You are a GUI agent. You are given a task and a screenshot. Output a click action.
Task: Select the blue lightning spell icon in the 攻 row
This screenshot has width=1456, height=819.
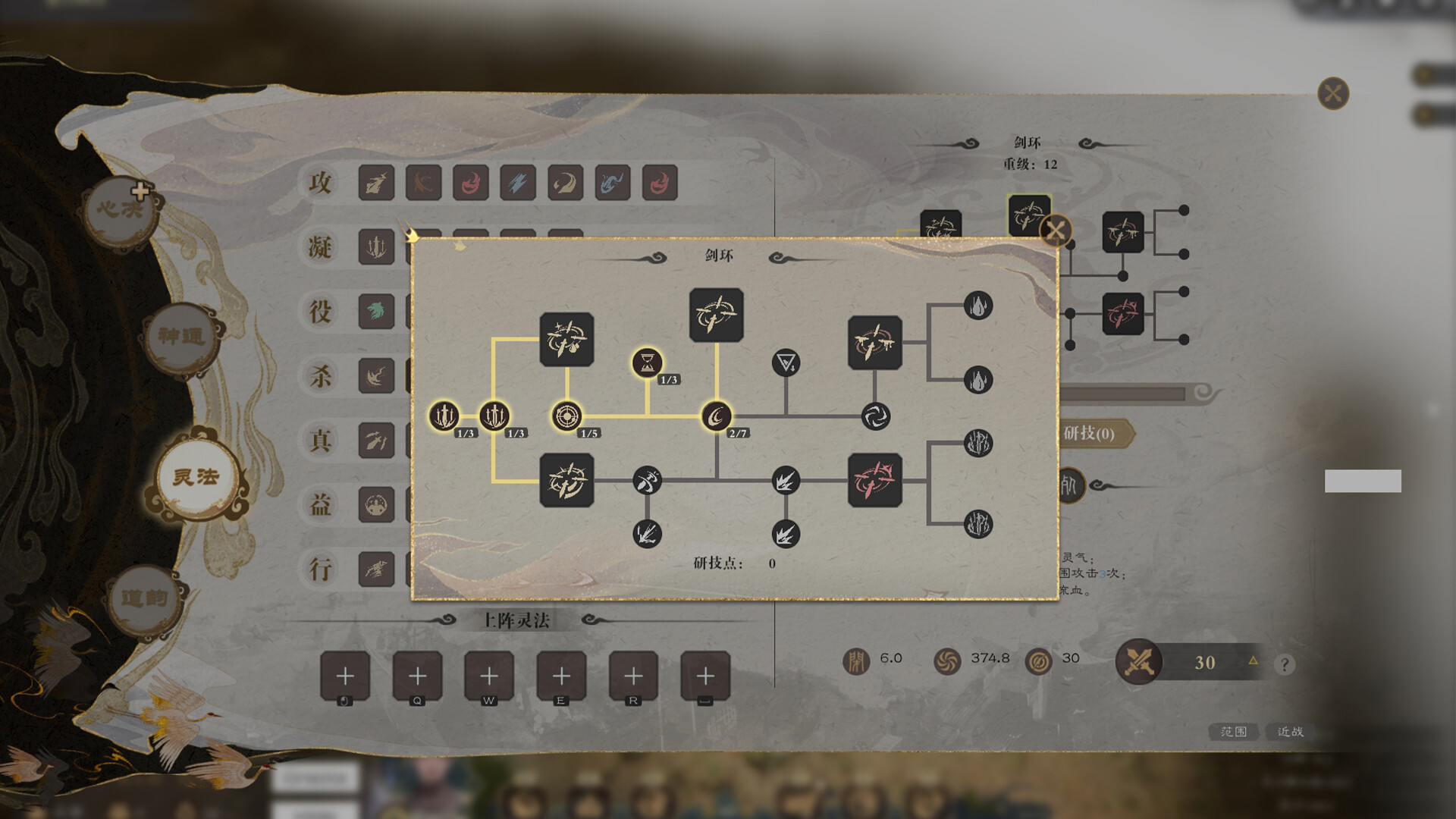(516, 182)
